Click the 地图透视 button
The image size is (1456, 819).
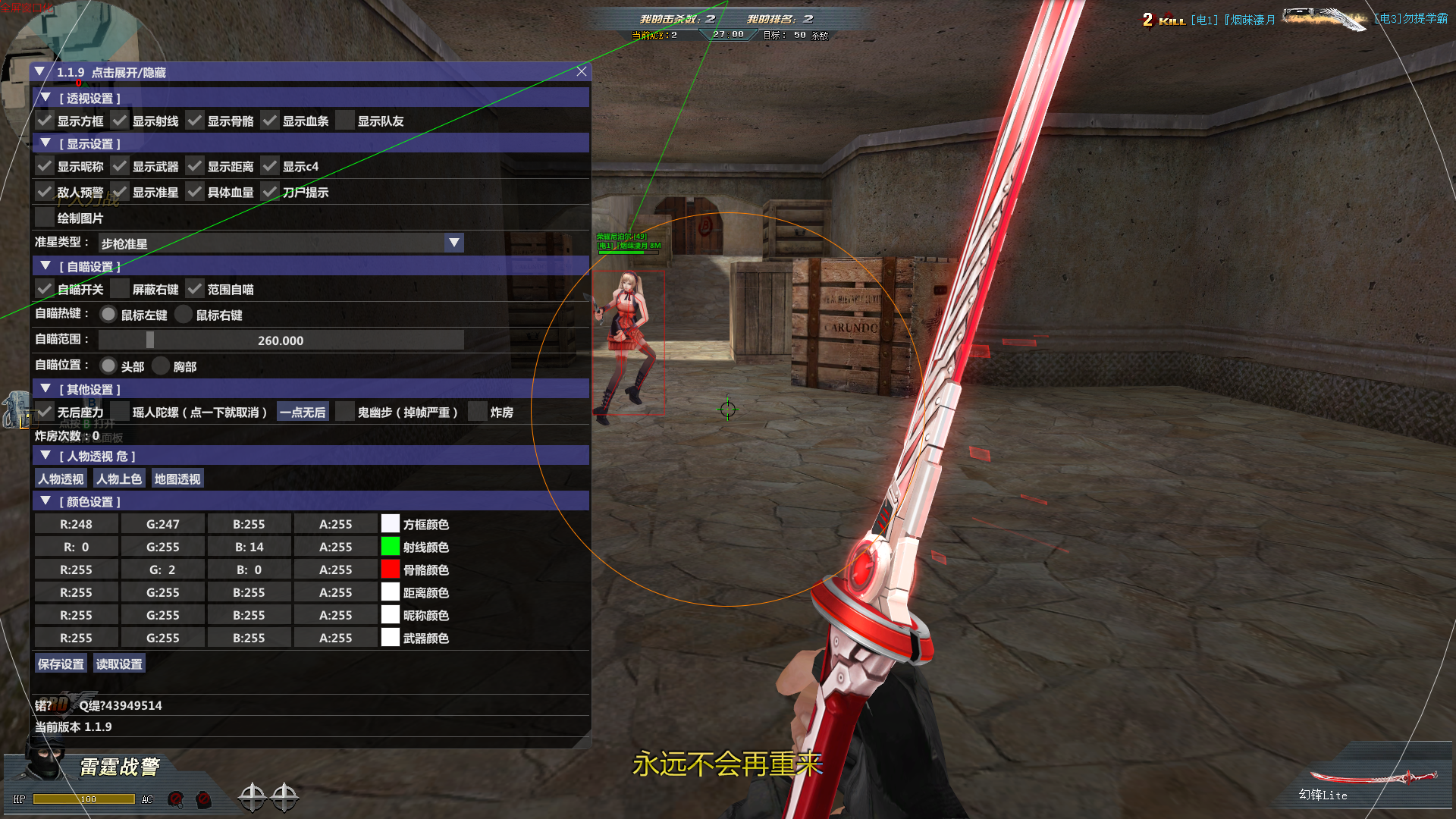[x=177, y=479]
